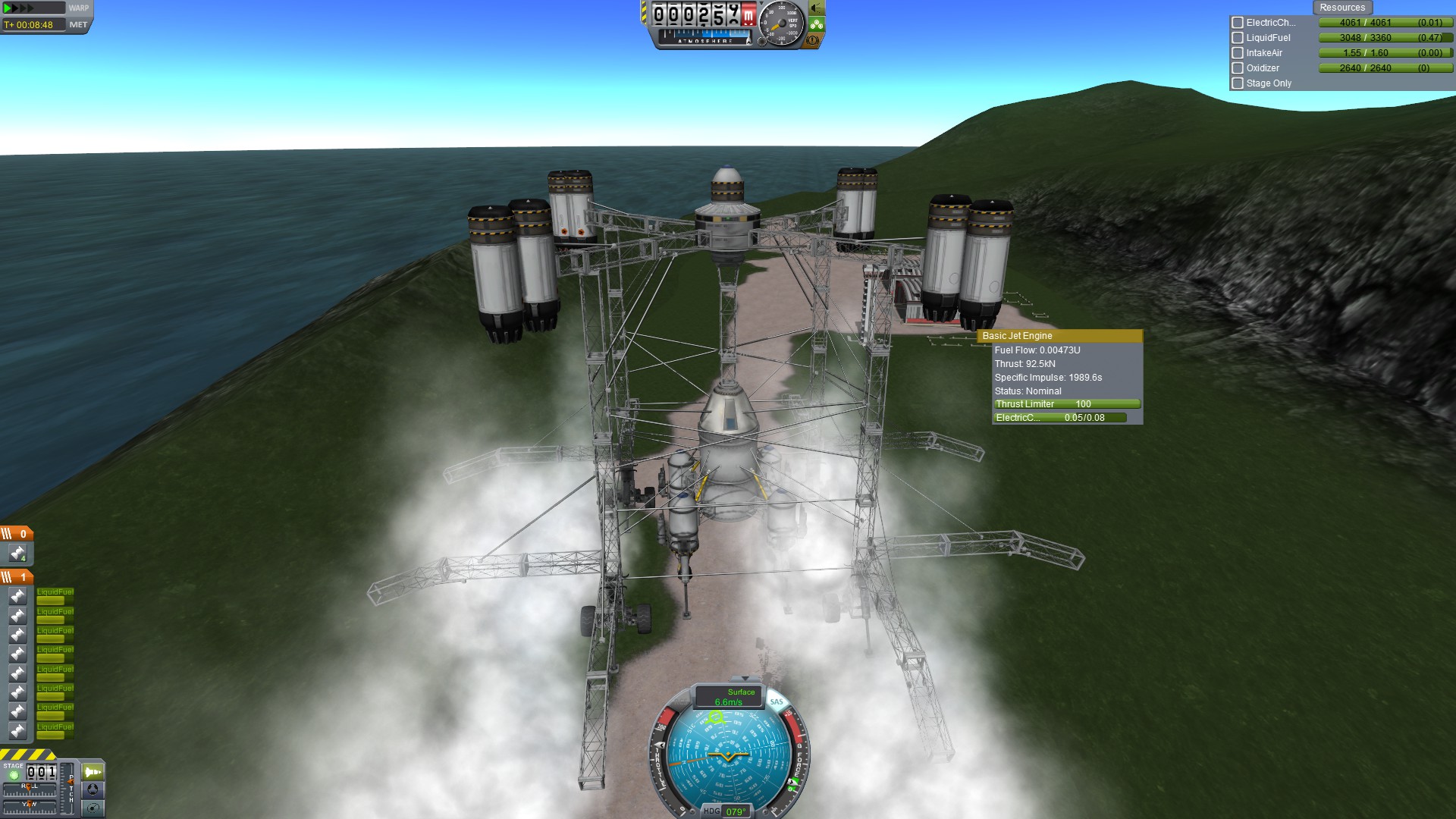The height and width of the screenshot is (819, 1456).
Task: Click the time warp arrows
Action: pyautogui.click(x=20, y=8)
